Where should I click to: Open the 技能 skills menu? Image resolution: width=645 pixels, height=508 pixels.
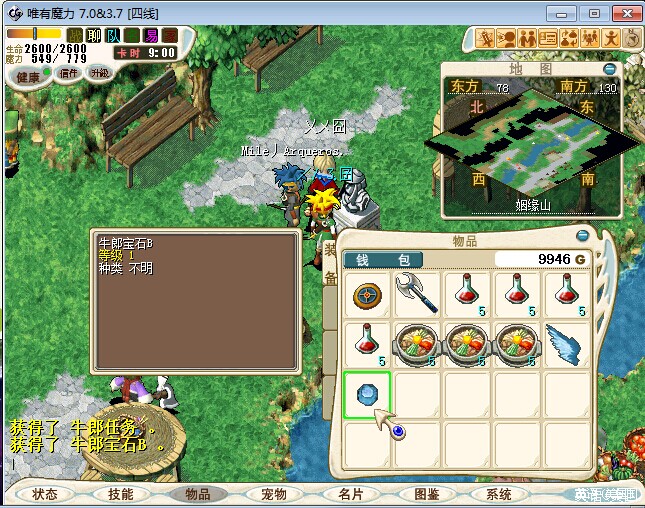pyautogui.click(x=121, y=494)
